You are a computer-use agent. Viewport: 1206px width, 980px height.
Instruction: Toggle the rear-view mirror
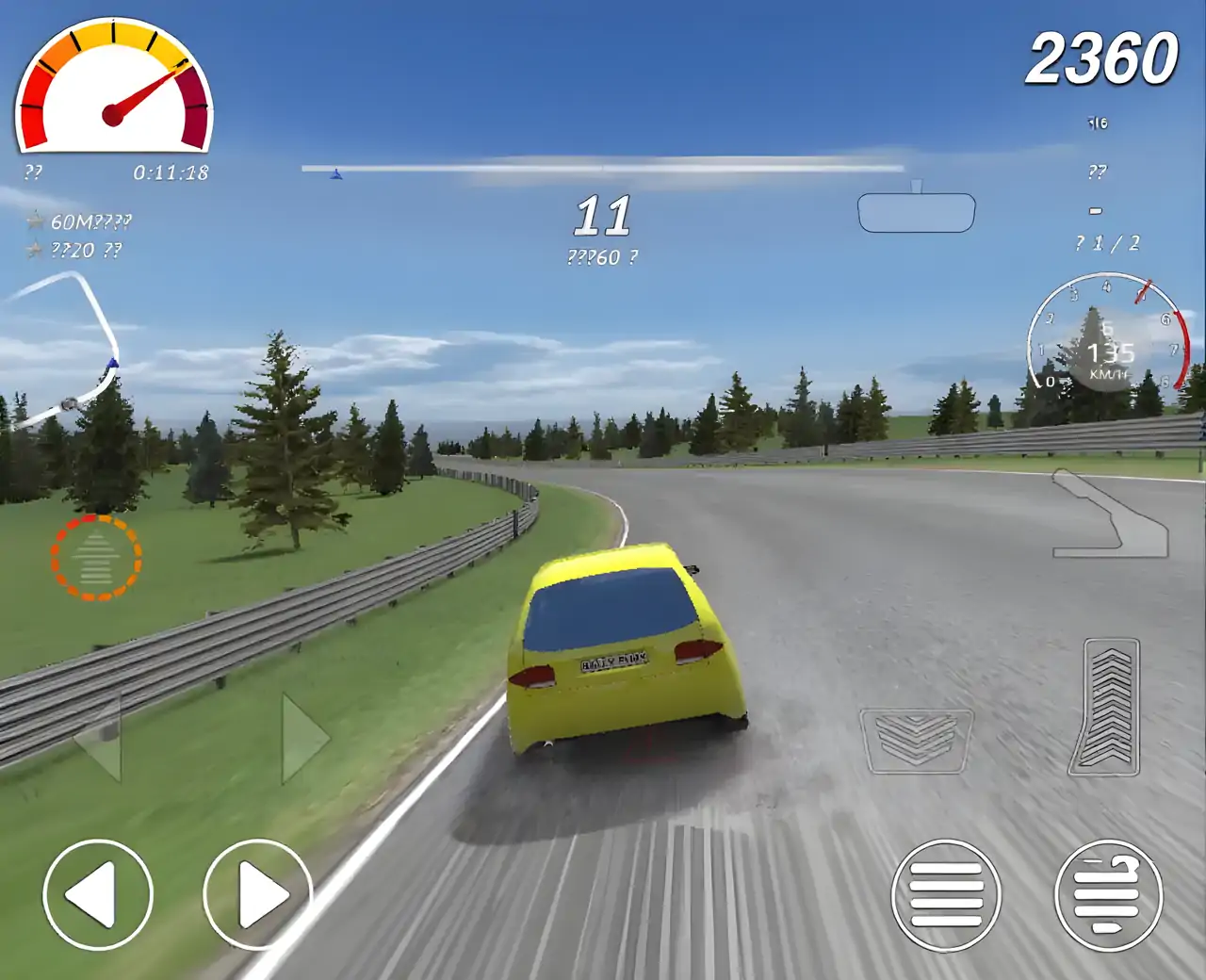click(916, 211)
